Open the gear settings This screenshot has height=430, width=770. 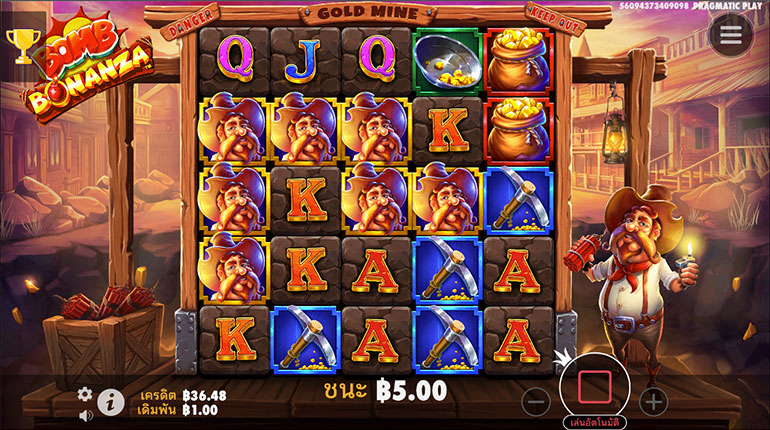(x=85, y=394)
